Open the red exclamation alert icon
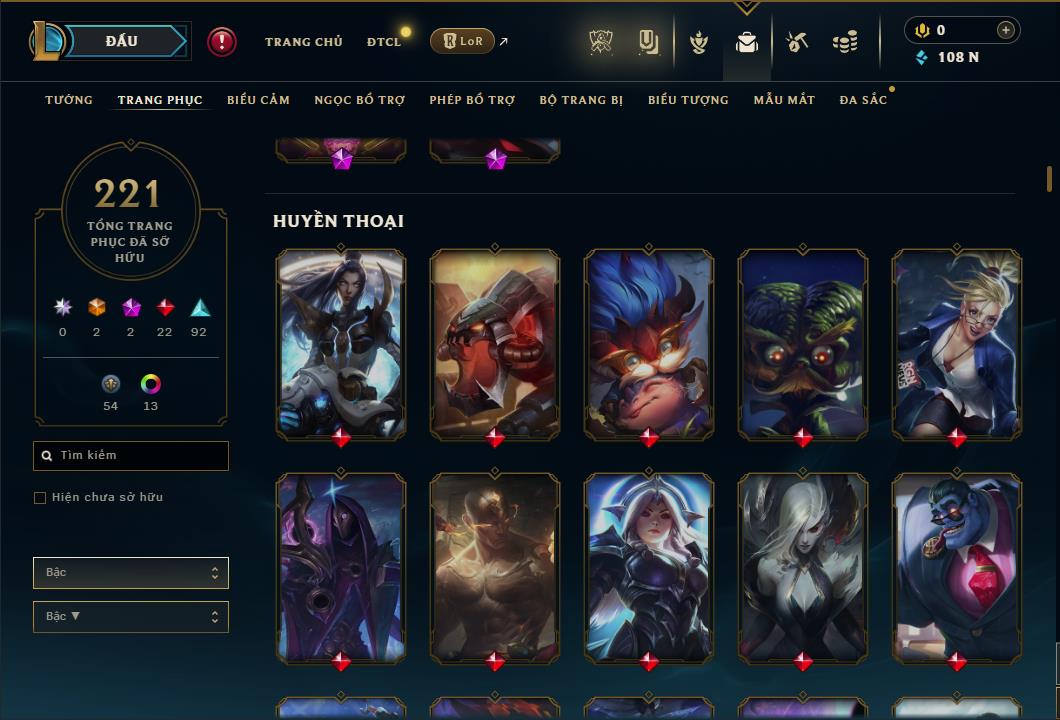The image size is (1060, 720). click(222, 41)
